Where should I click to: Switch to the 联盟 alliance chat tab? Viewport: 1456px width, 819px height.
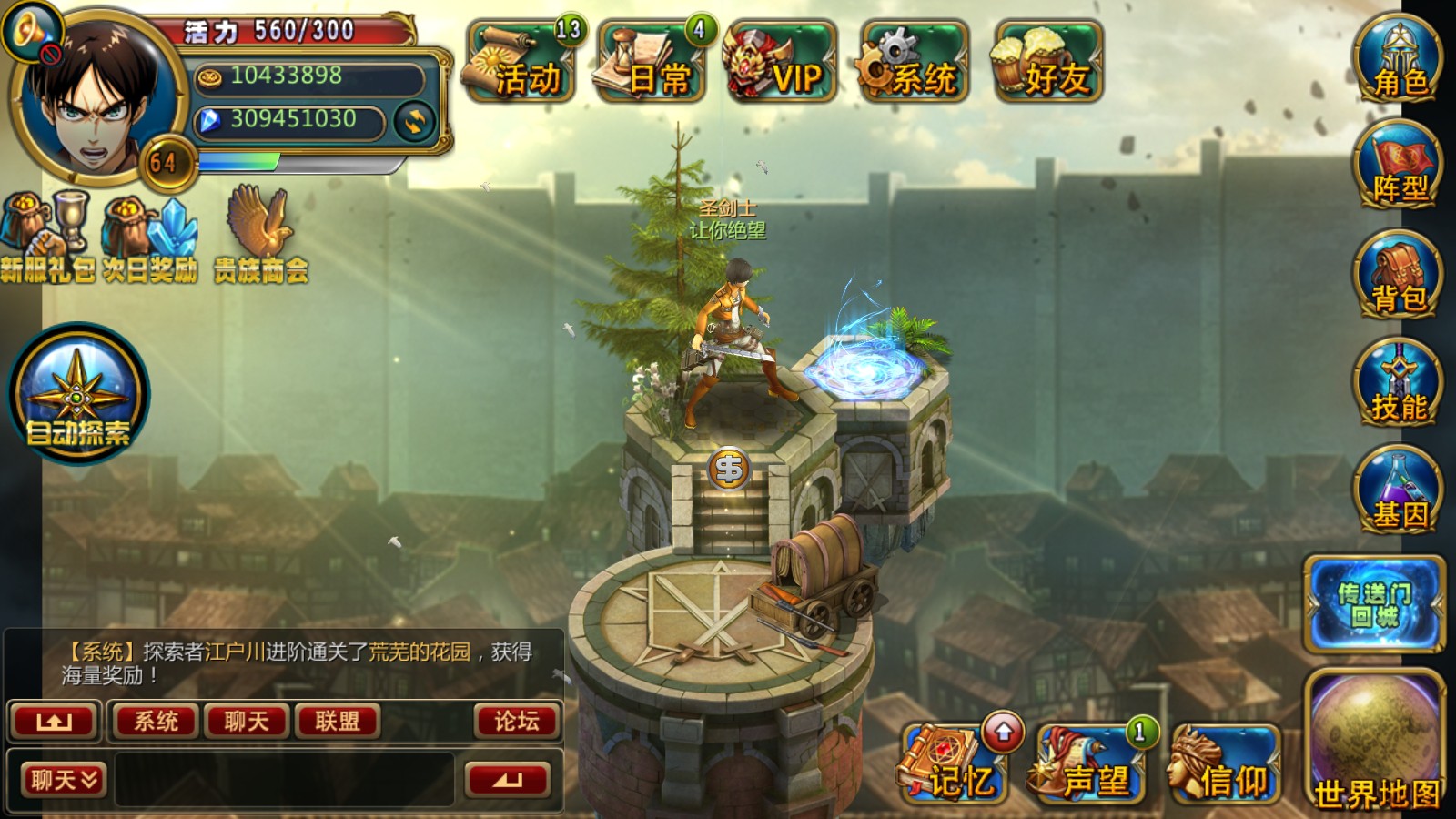coord(337,722)
